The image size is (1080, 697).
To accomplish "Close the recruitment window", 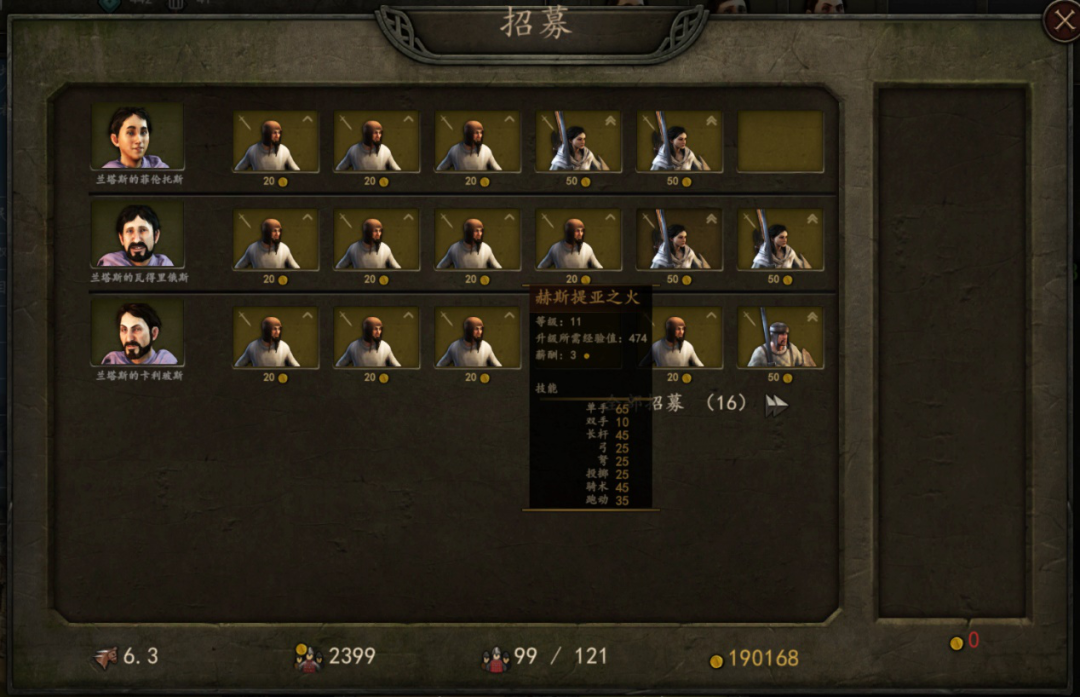I will 1062,21.
